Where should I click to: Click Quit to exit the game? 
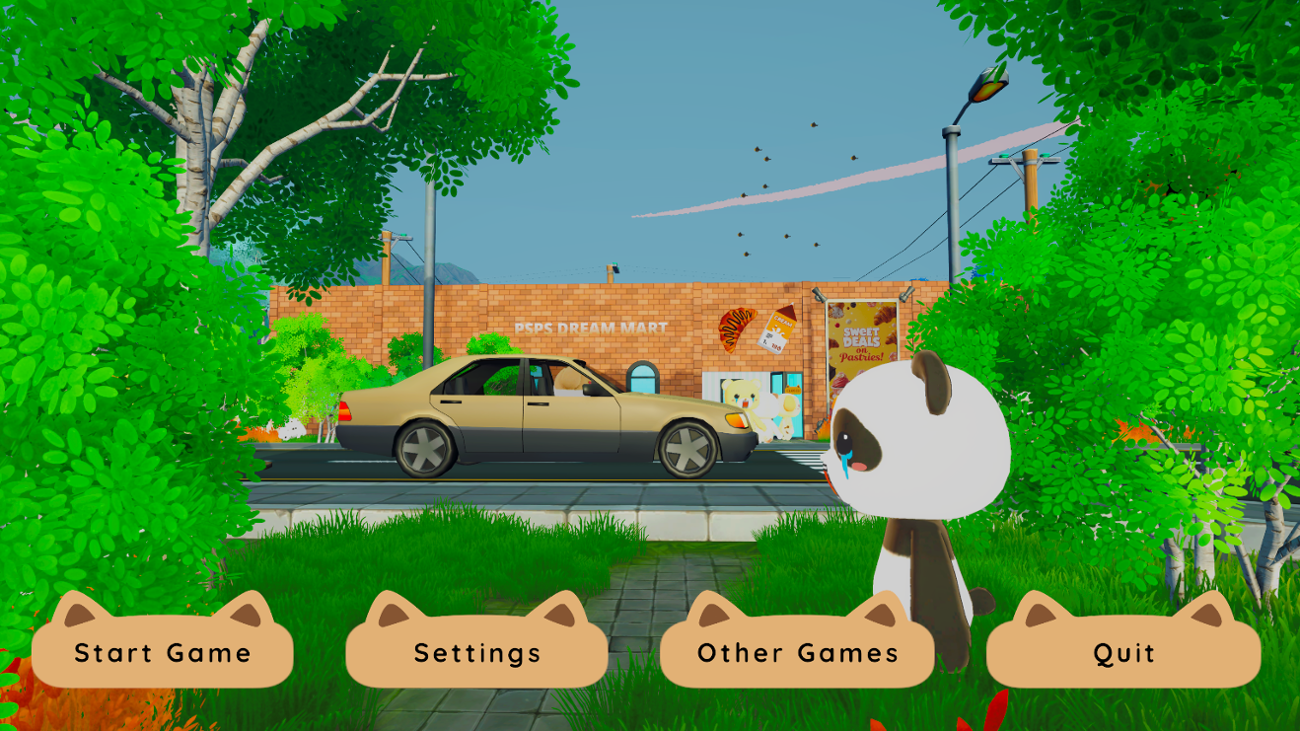tap(1124, 654)
